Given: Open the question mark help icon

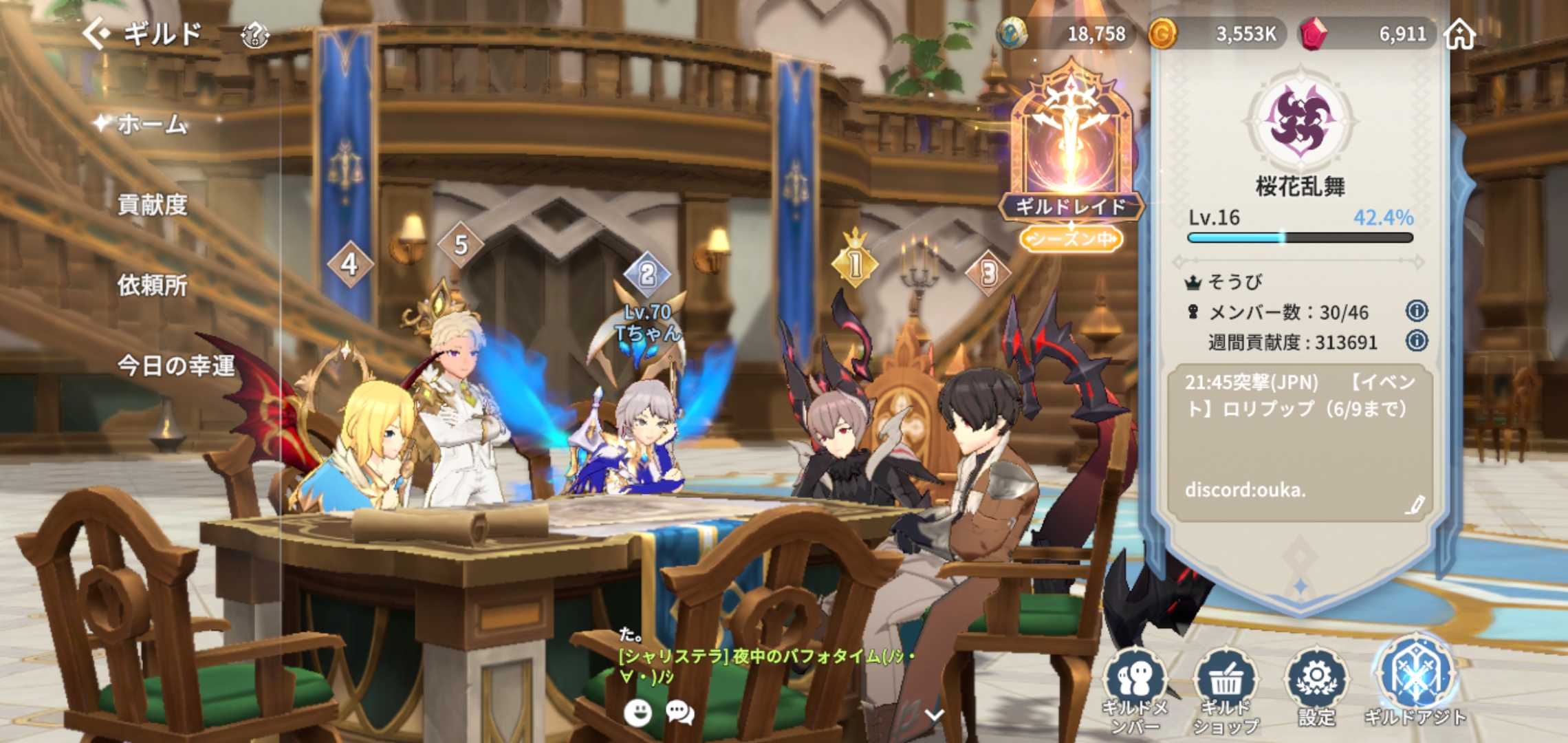Looking at the screenshot, I should click(x=254, y=34).
